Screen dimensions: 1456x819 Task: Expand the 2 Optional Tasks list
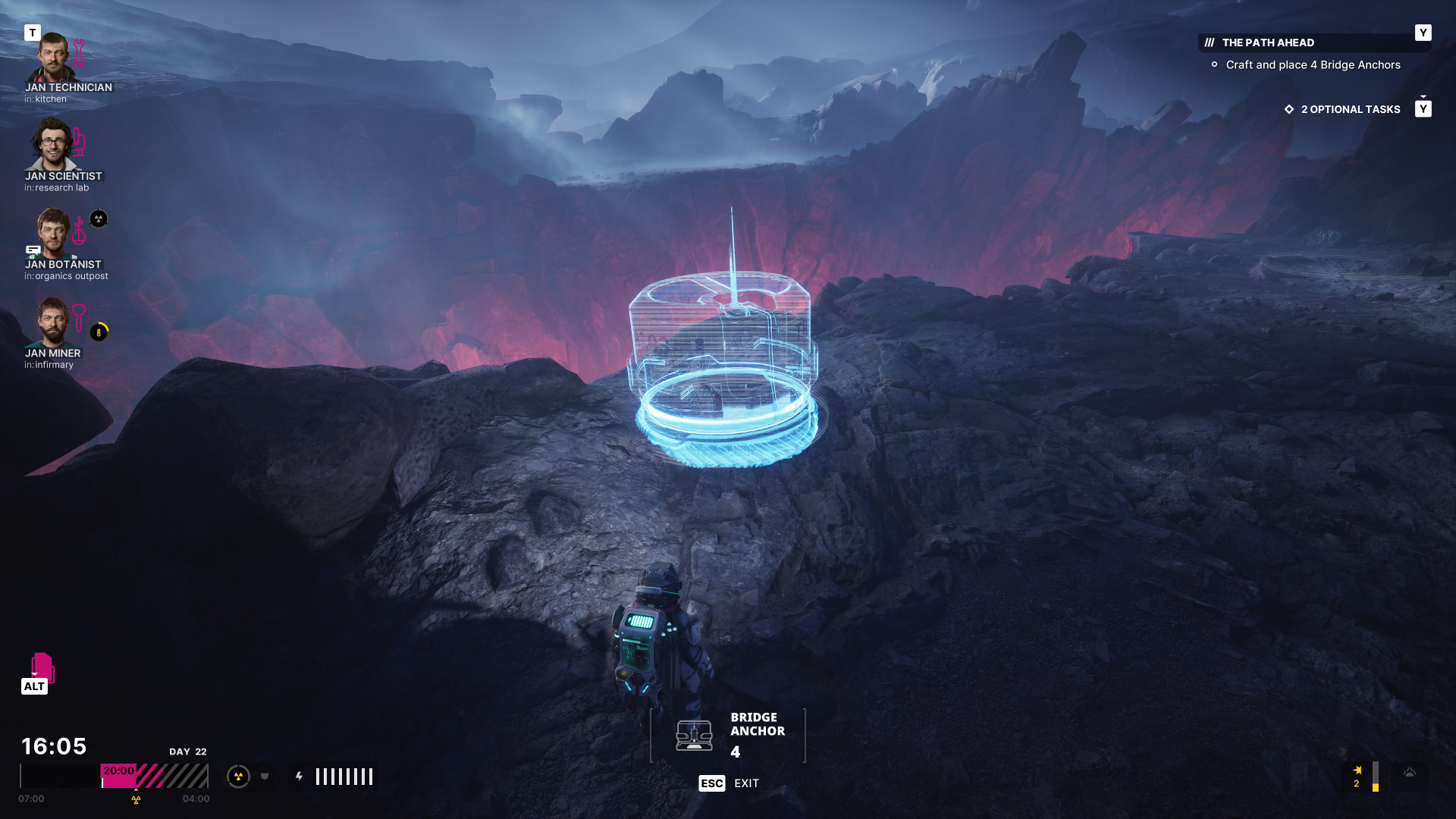[1350, 109]
